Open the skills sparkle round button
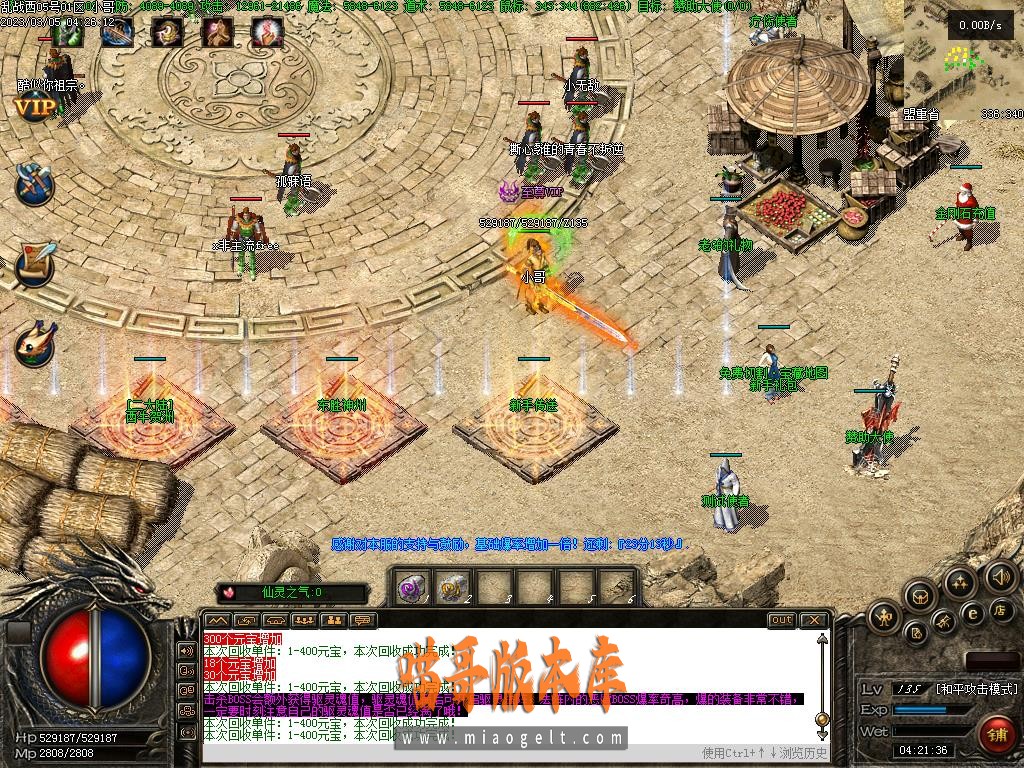This screenshot has width=1024, height=768. click(x=960, y=582)
